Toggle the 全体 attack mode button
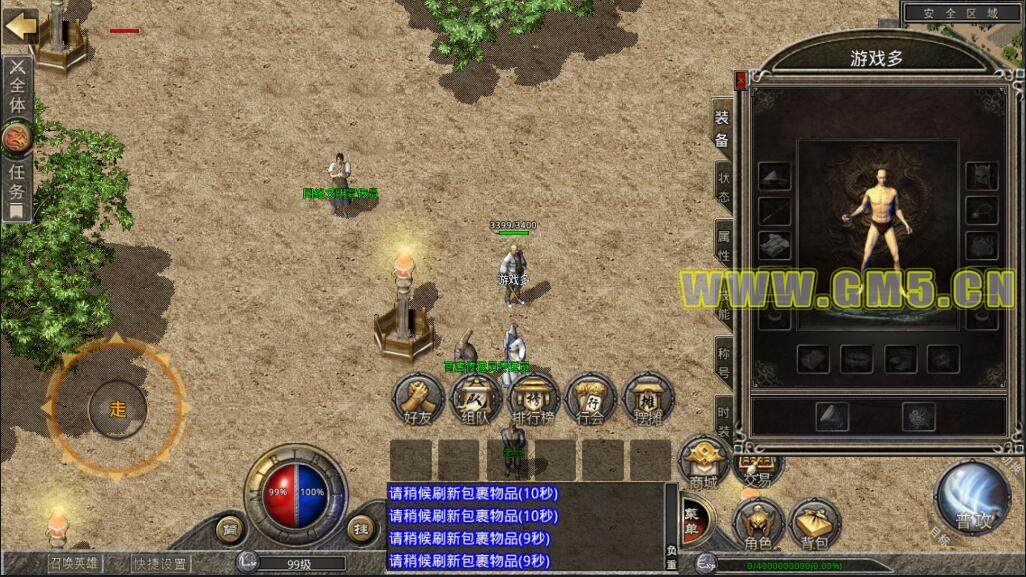This screenshot has width=1026, height=577. (18, 88)
